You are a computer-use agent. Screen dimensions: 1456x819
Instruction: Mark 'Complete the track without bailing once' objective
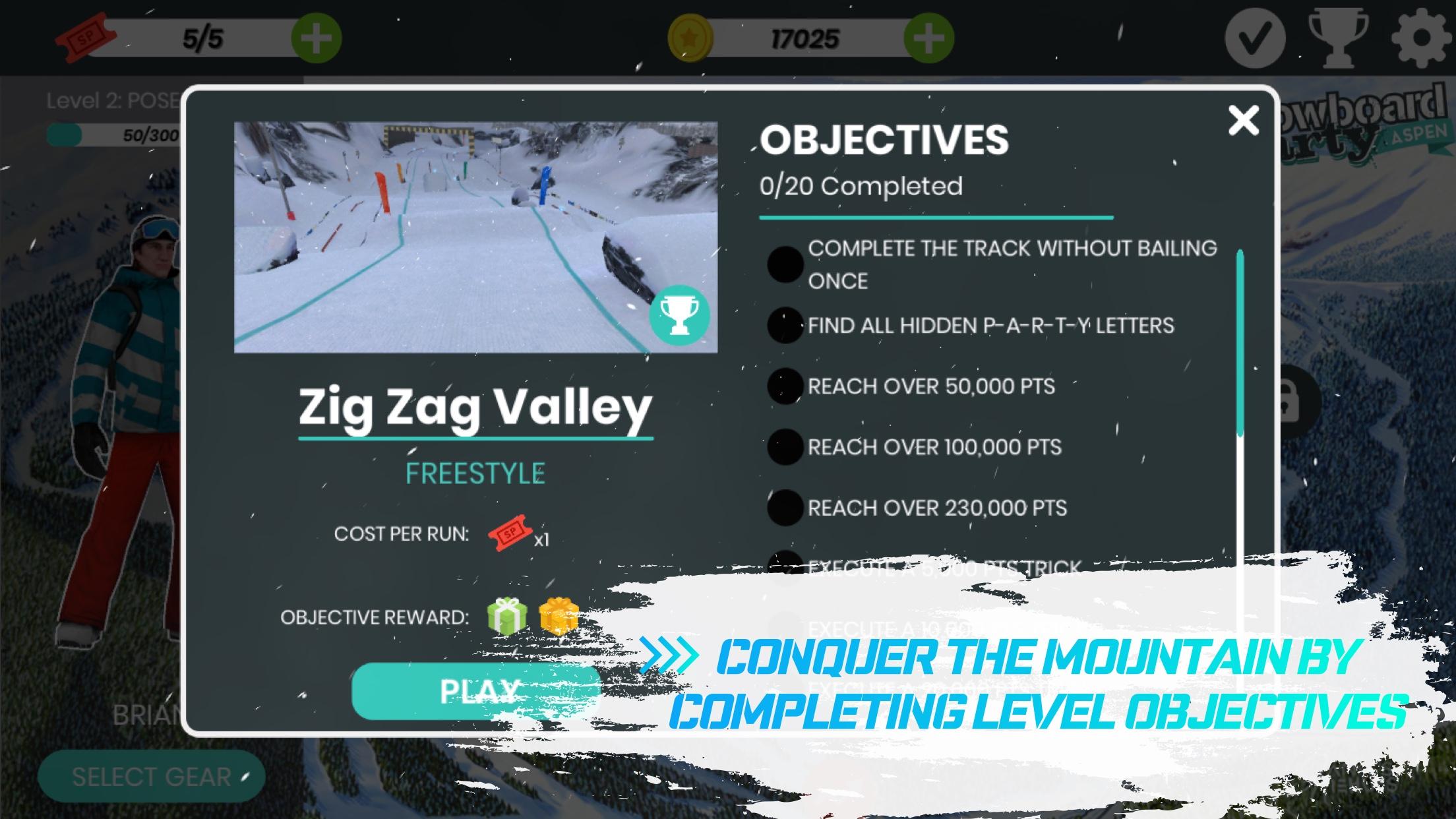(785, 264)
